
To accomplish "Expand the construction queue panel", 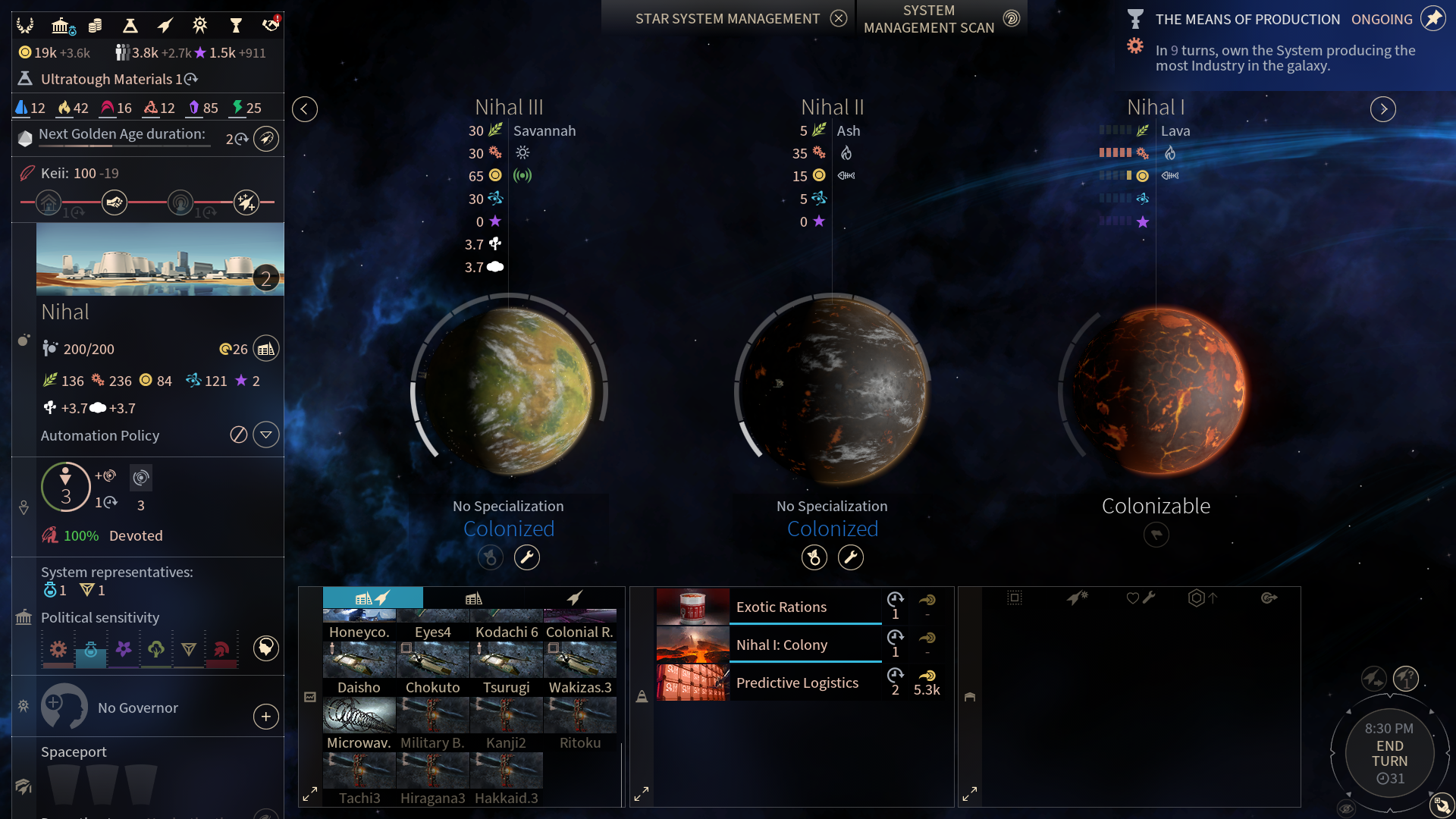I will [x=642, y=794].
